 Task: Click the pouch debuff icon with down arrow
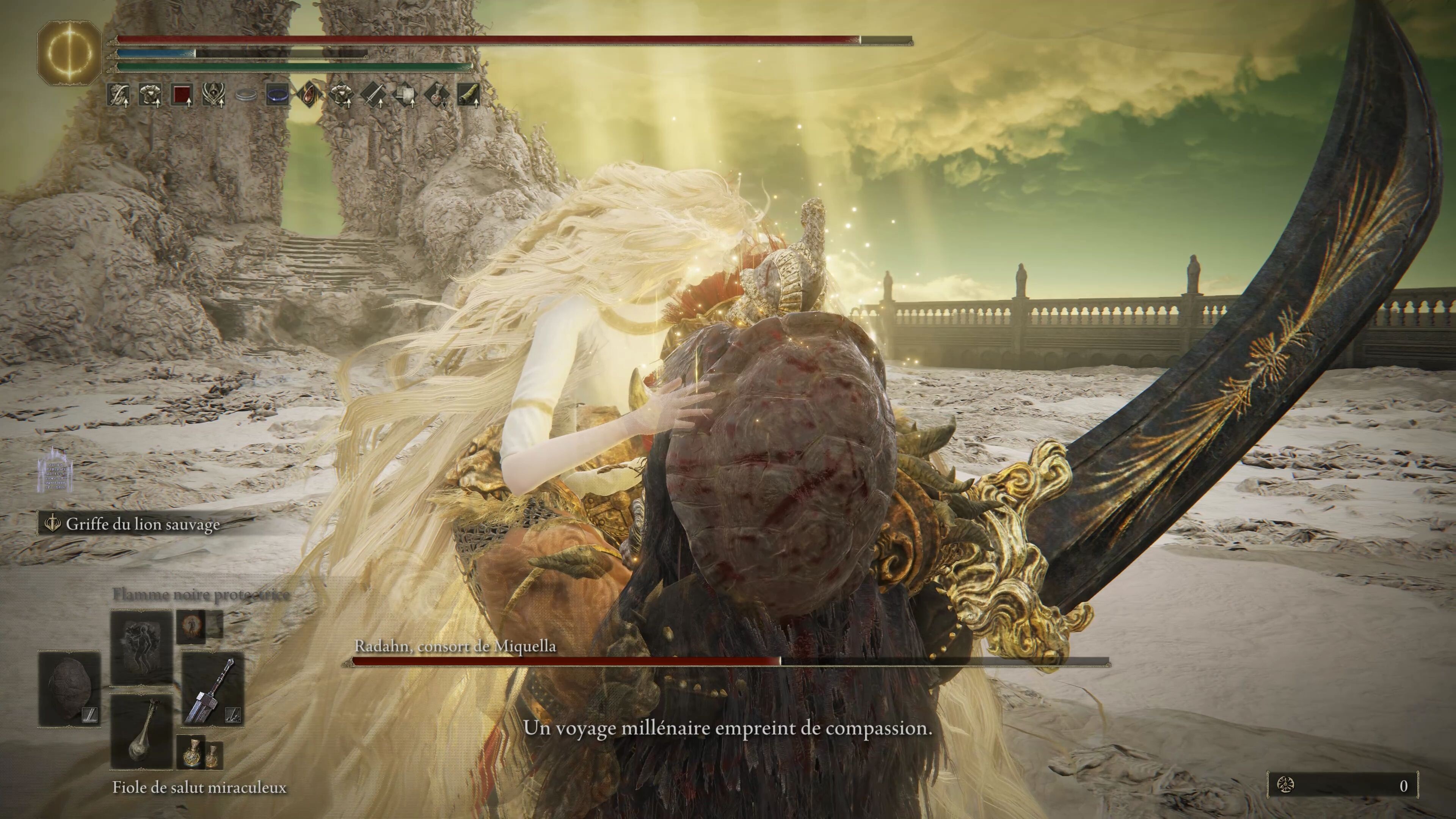click(437, 95)
